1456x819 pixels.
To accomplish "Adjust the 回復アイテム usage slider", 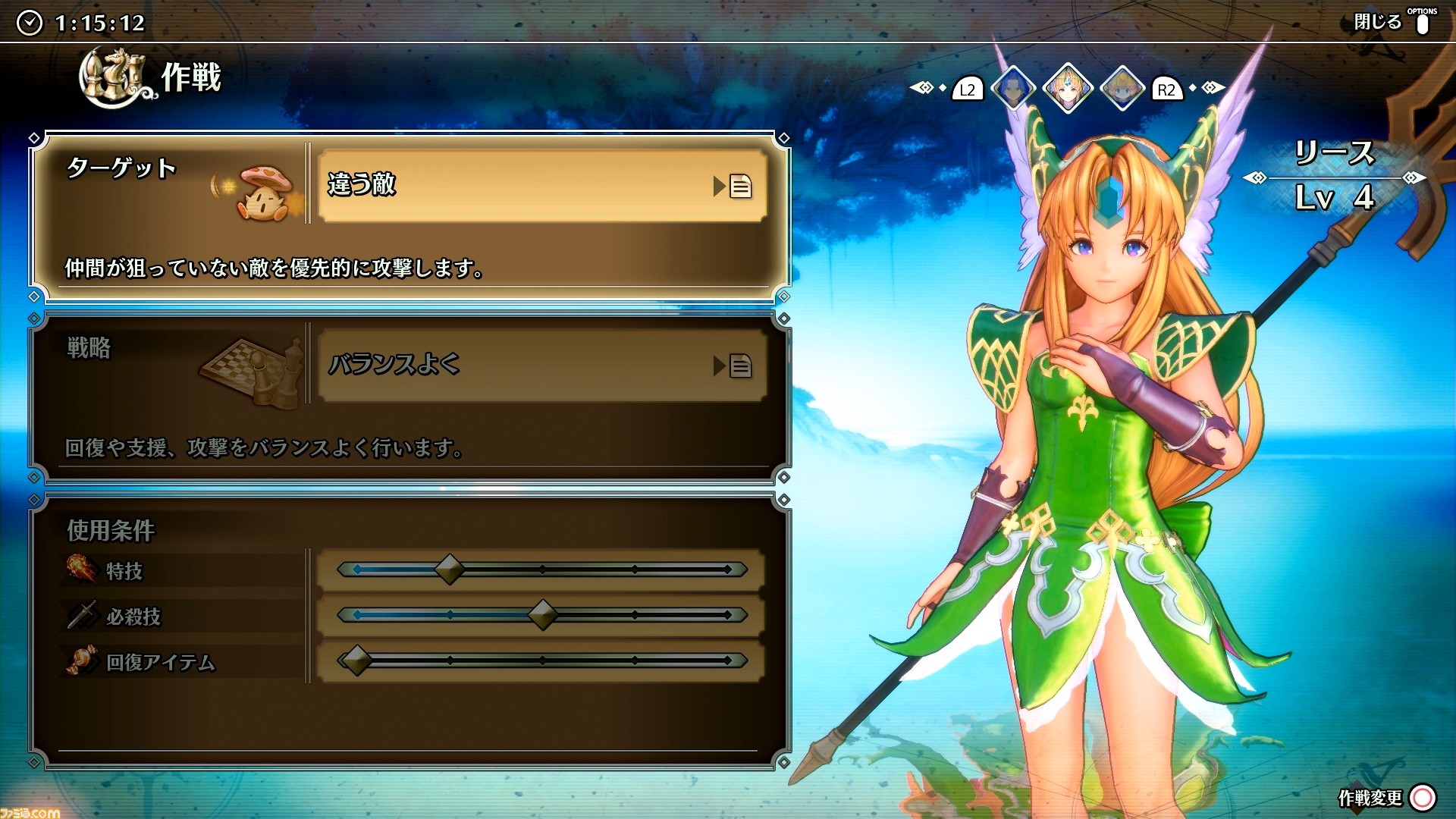I will 356,661.
